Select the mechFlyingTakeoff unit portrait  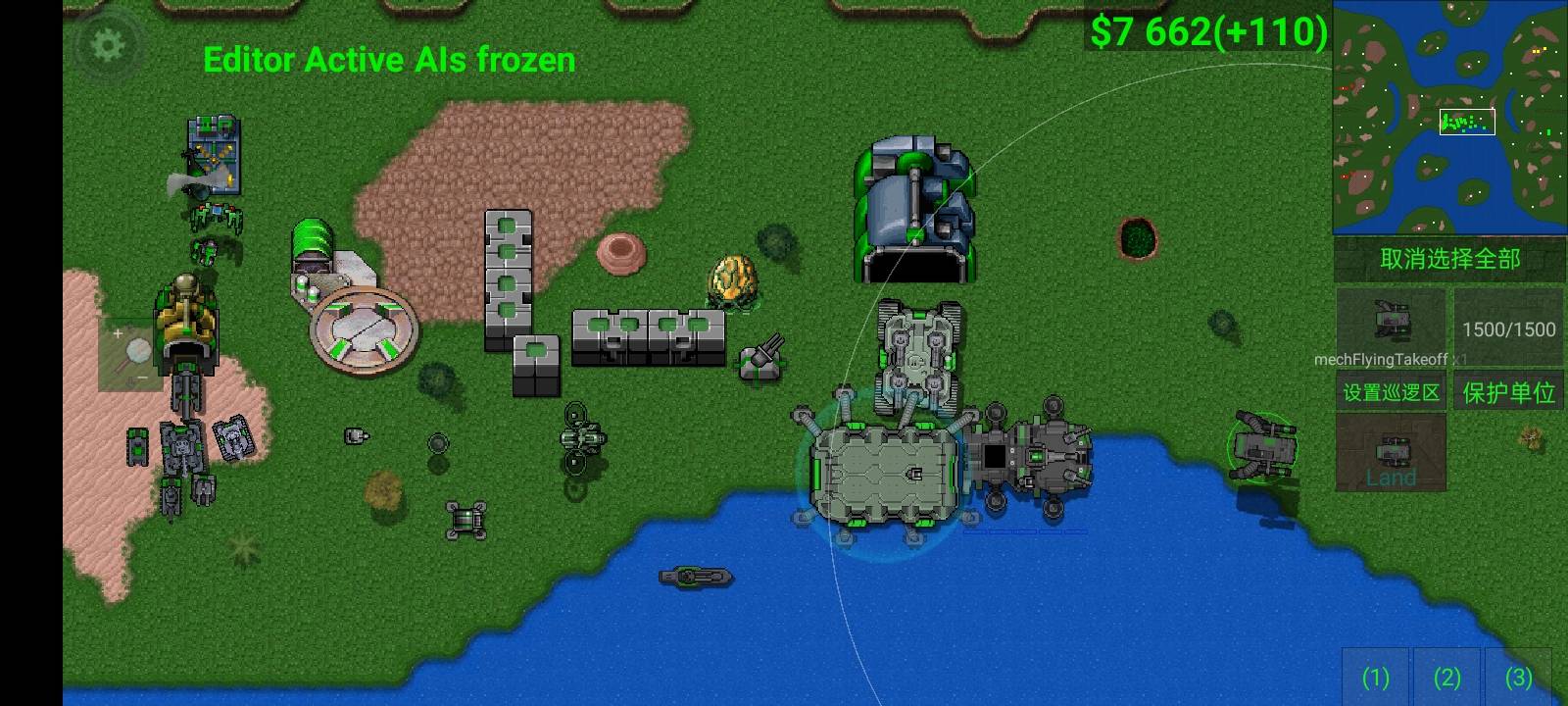[x=1390, y=326]
